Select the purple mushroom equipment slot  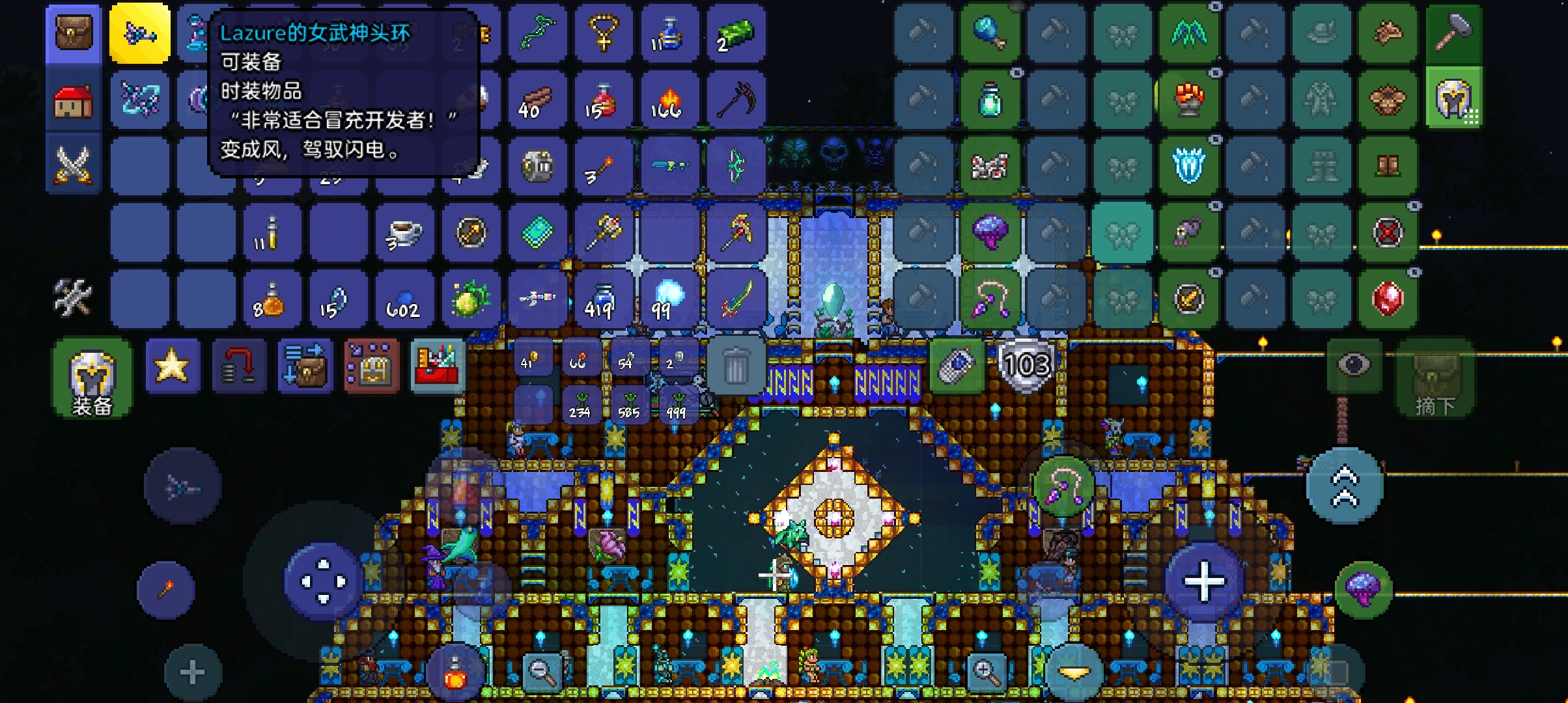pos(989,232)
